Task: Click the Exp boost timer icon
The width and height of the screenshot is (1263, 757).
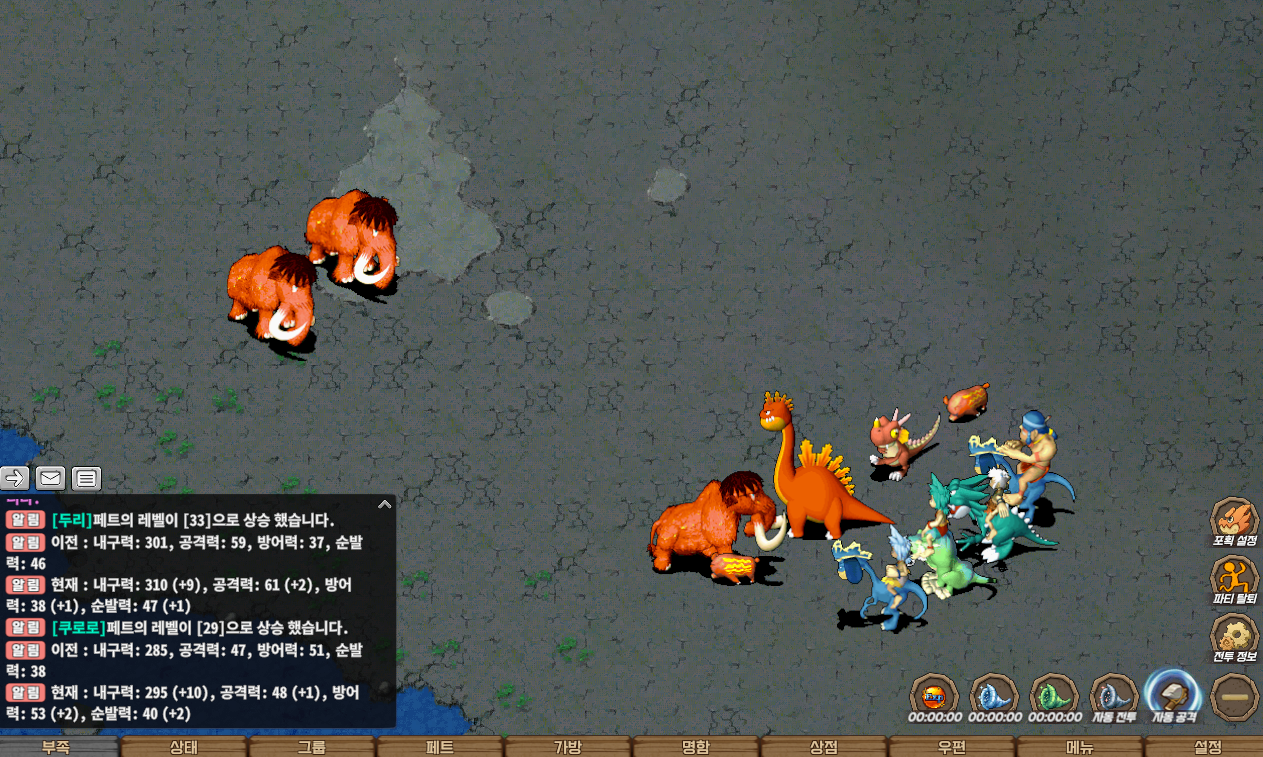Action: pyautogui.click(x=934, y=694)
